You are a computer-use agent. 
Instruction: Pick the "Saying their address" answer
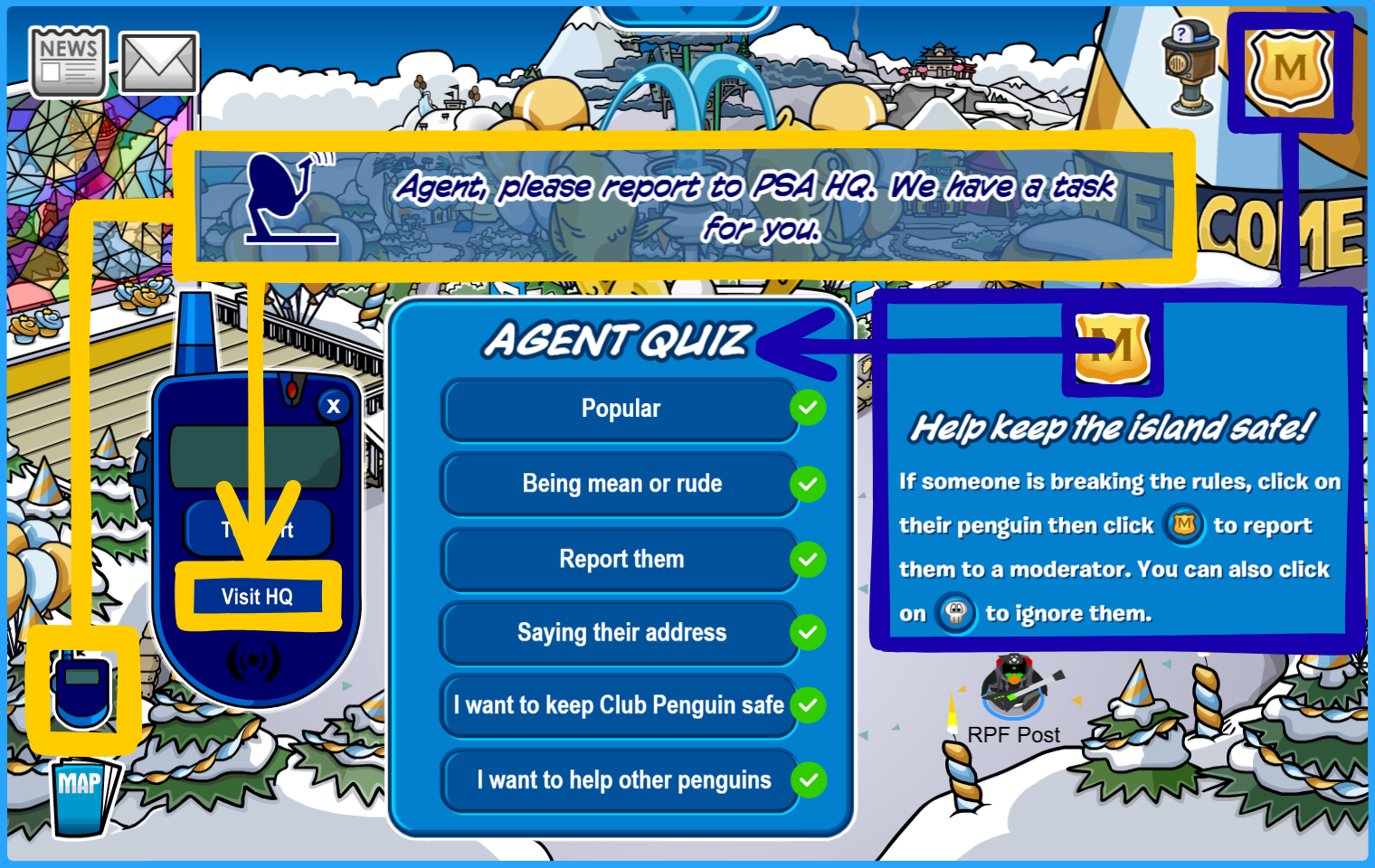click(x=621, y=633)
